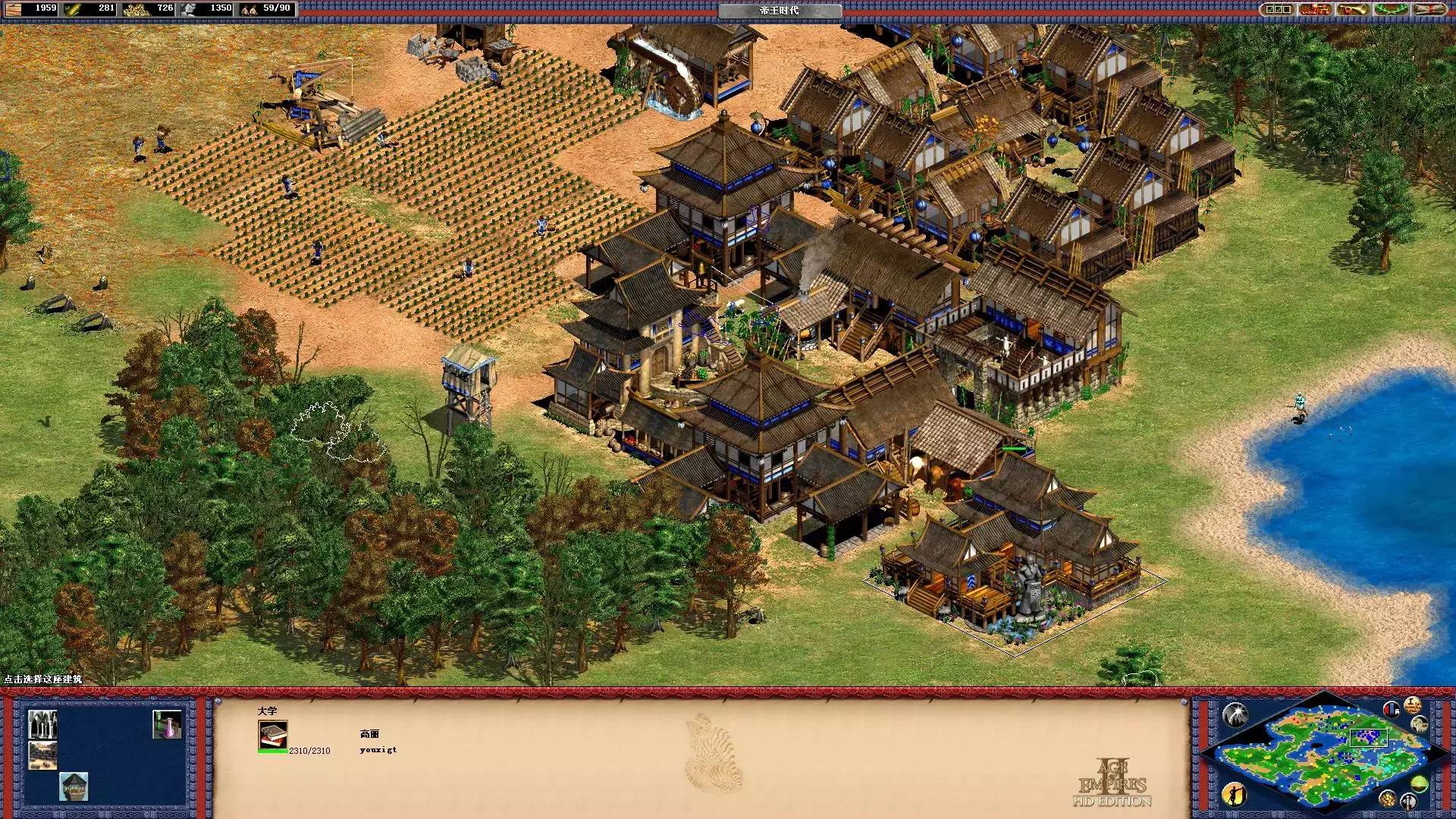Click the green globe minimap button
This screenshot has height=819, width=1456.
click(1420, 783)
